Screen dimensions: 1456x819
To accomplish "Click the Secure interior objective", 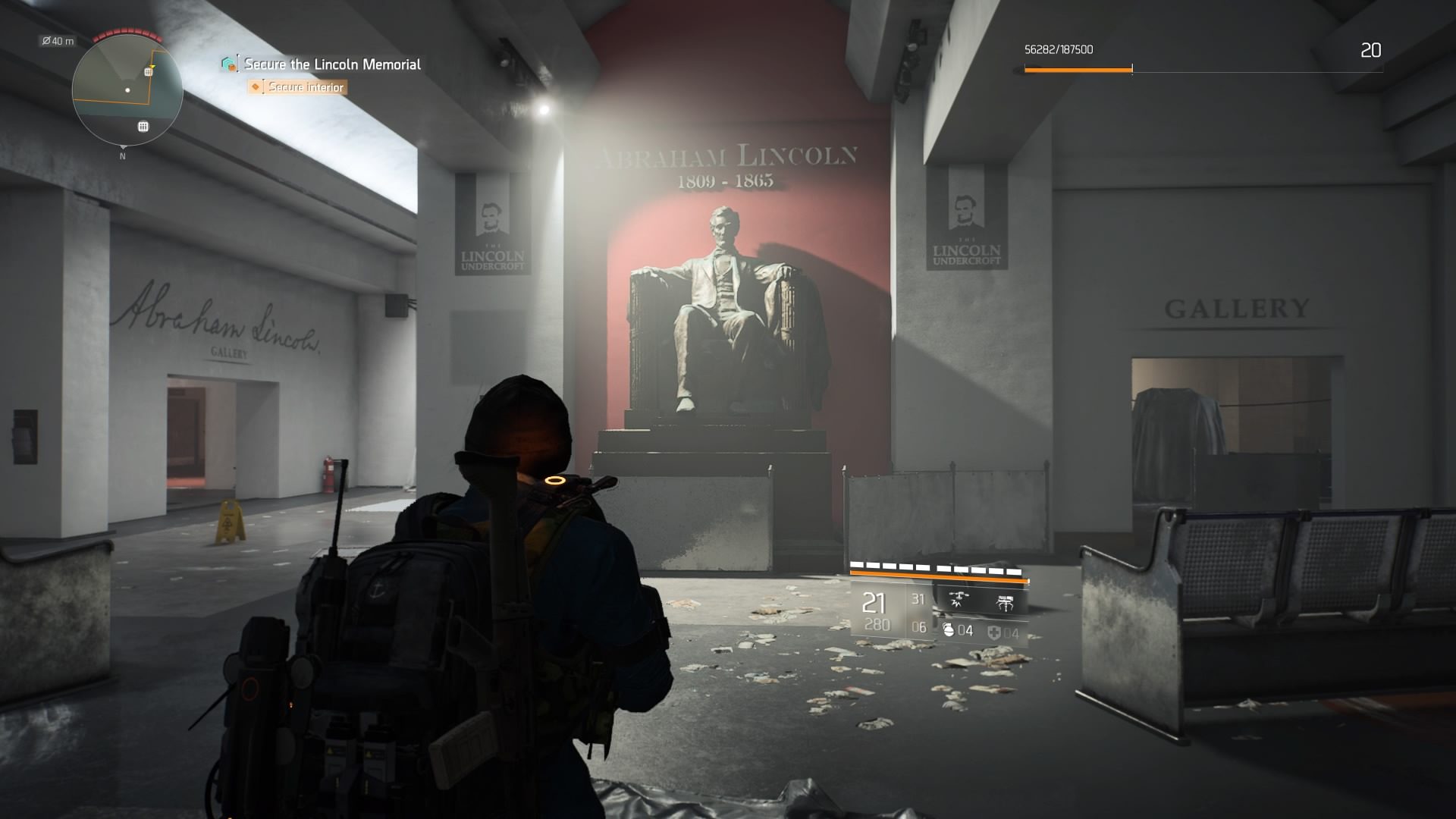I will tap(306, 87).
